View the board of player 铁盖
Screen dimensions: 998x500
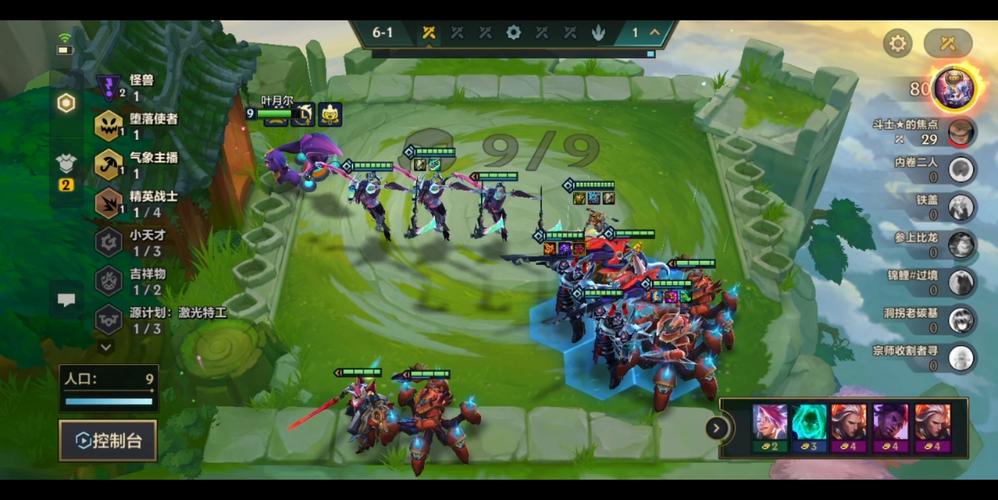(x=961, y=207)
